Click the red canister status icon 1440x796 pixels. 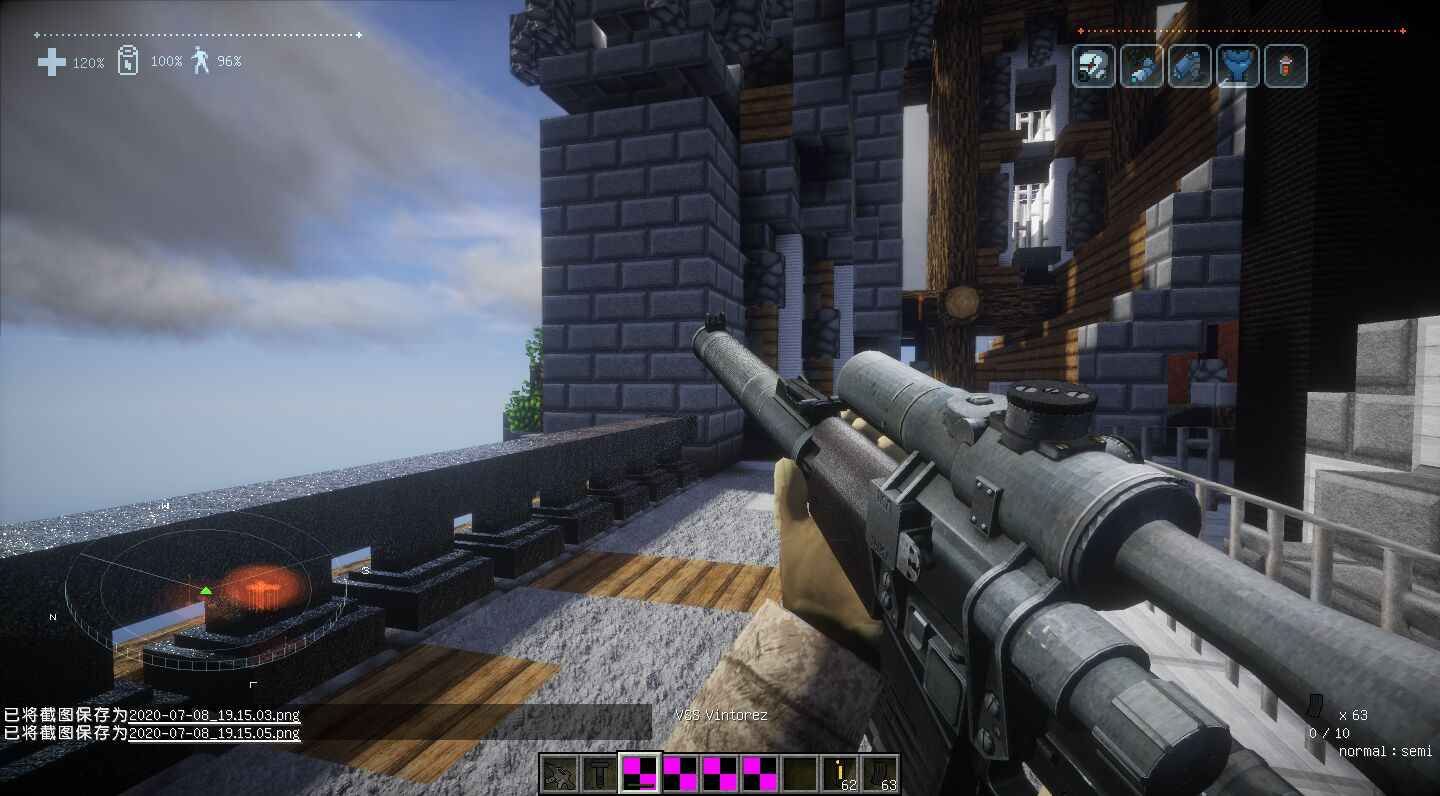[1285, 67]
